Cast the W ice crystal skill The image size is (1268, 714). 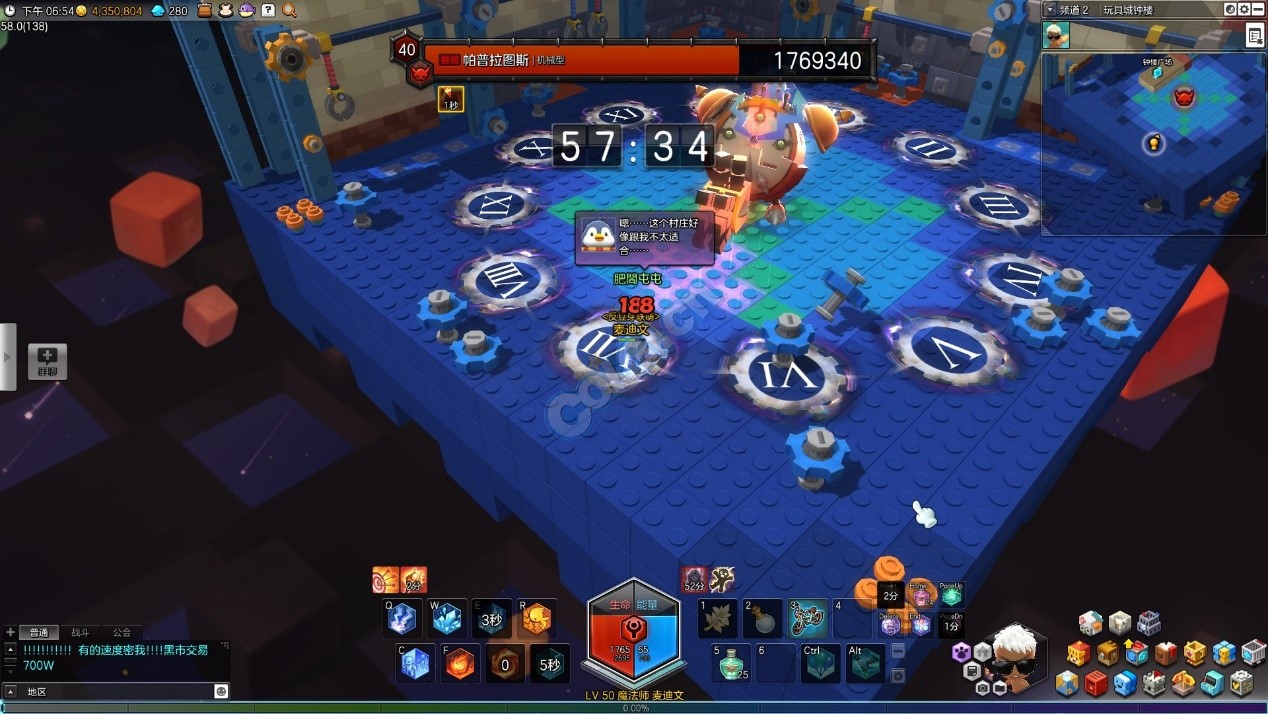[446, 619]
